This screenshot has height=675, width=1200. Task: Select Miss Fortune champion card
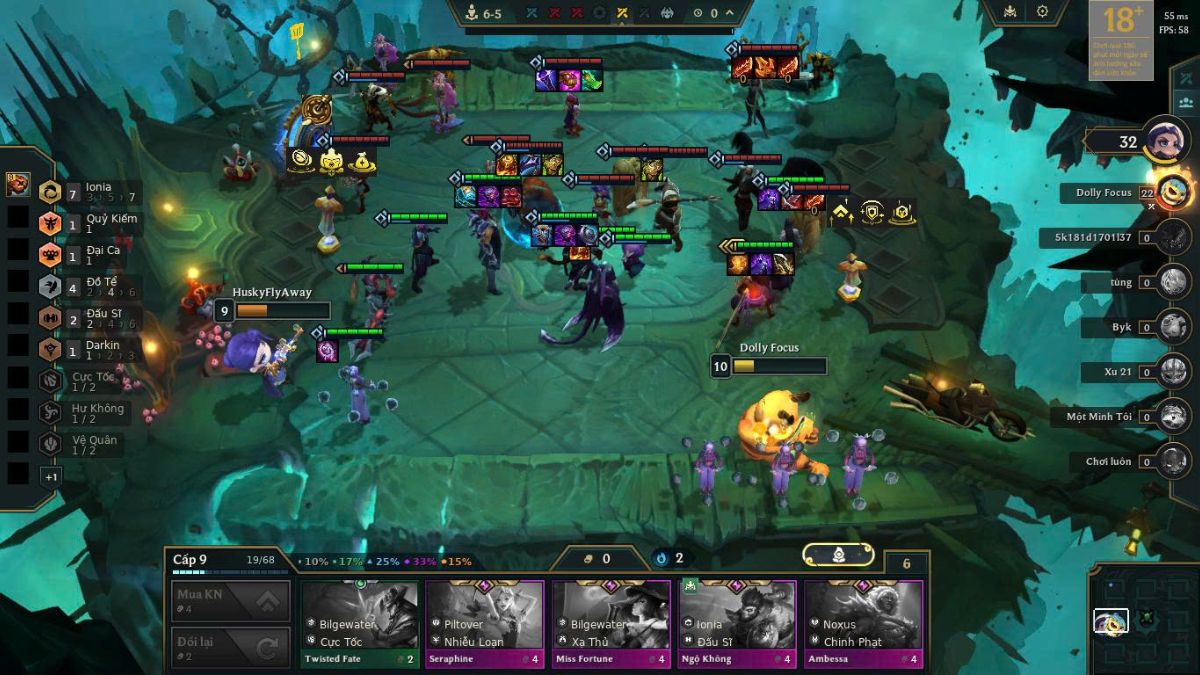coord(611,623)
